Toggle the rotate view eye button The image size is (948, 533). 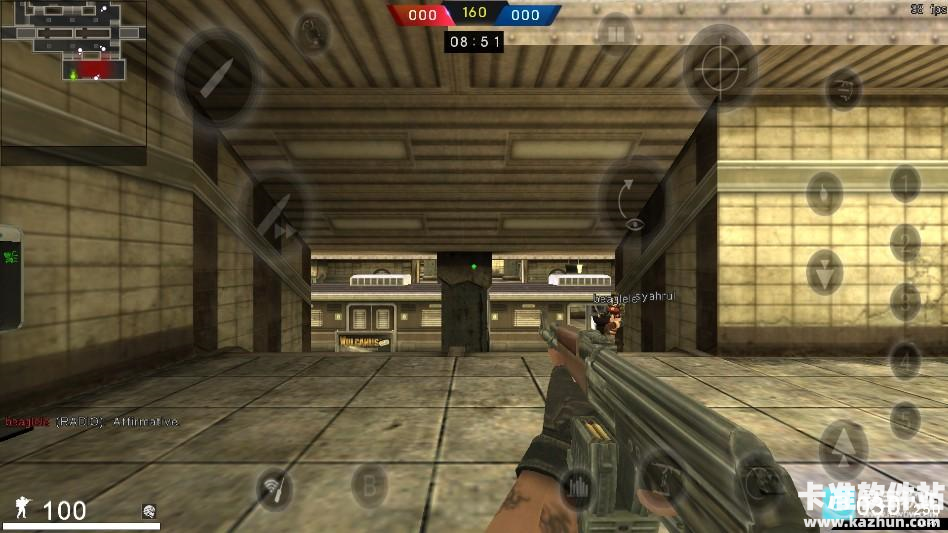(632, 207)
